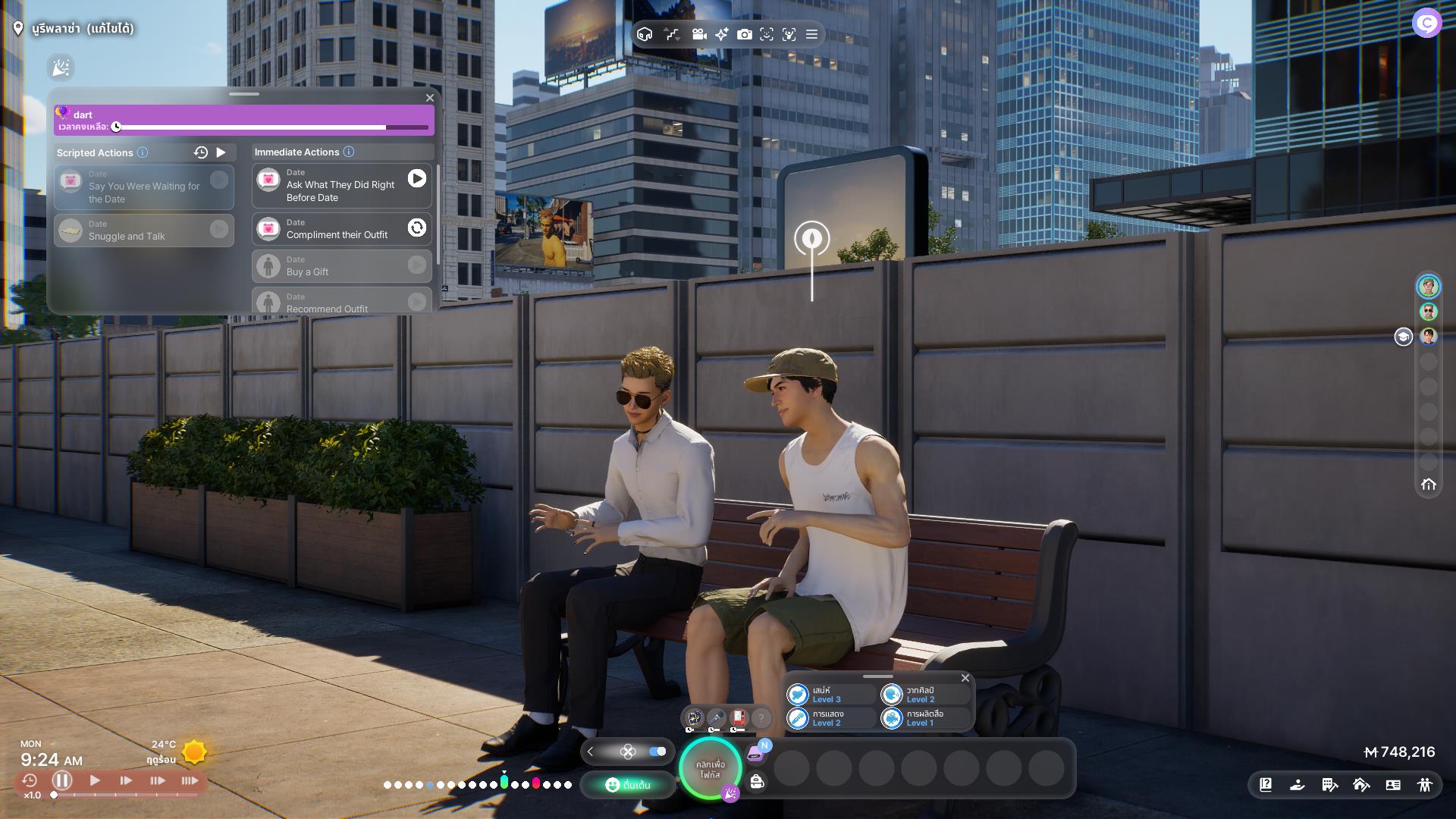The width and height of the screenshot is (1456, 819).
Task: Open the family relationships icon
Action: pyautogui.click(x=1425, y=785)
